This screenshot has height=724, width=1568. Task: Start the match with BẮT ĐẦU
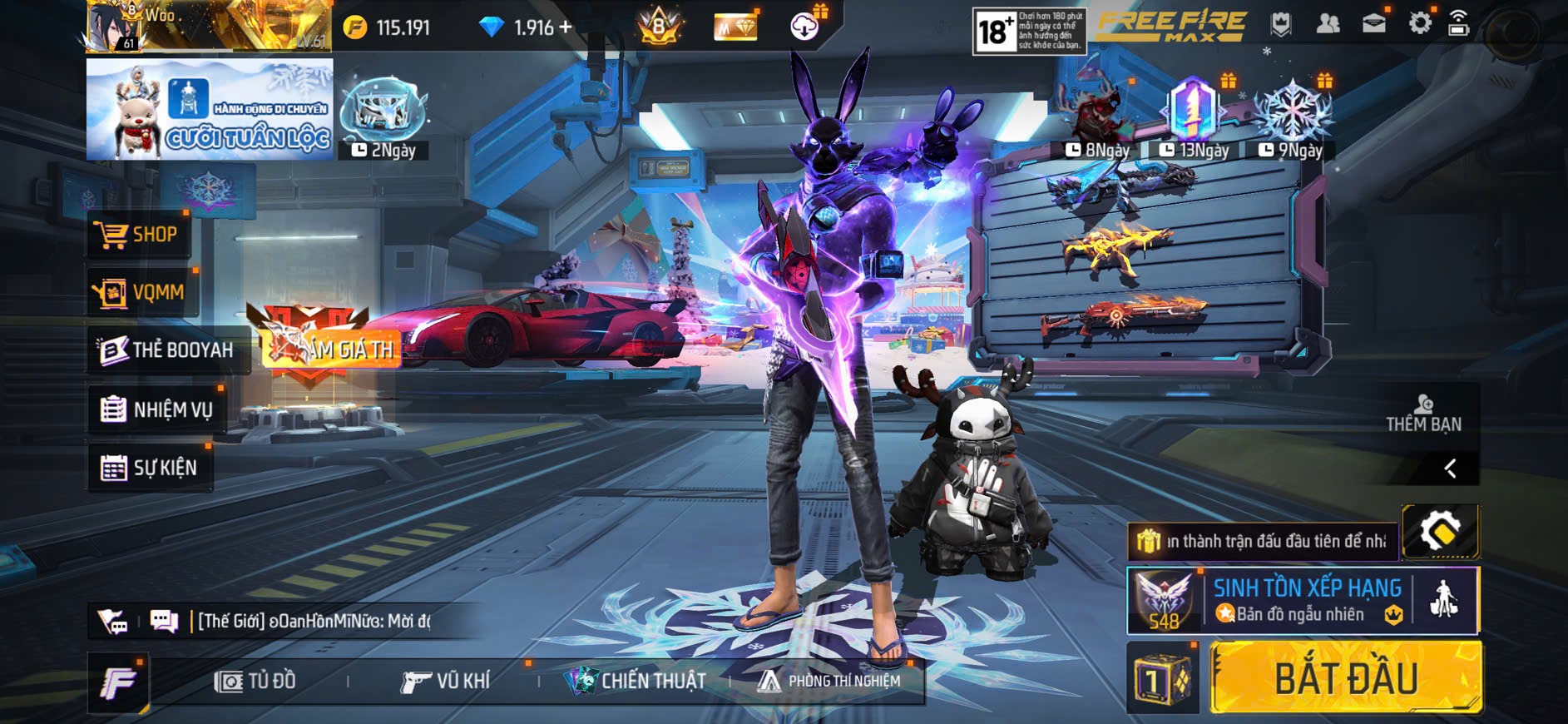point(1346,677)
